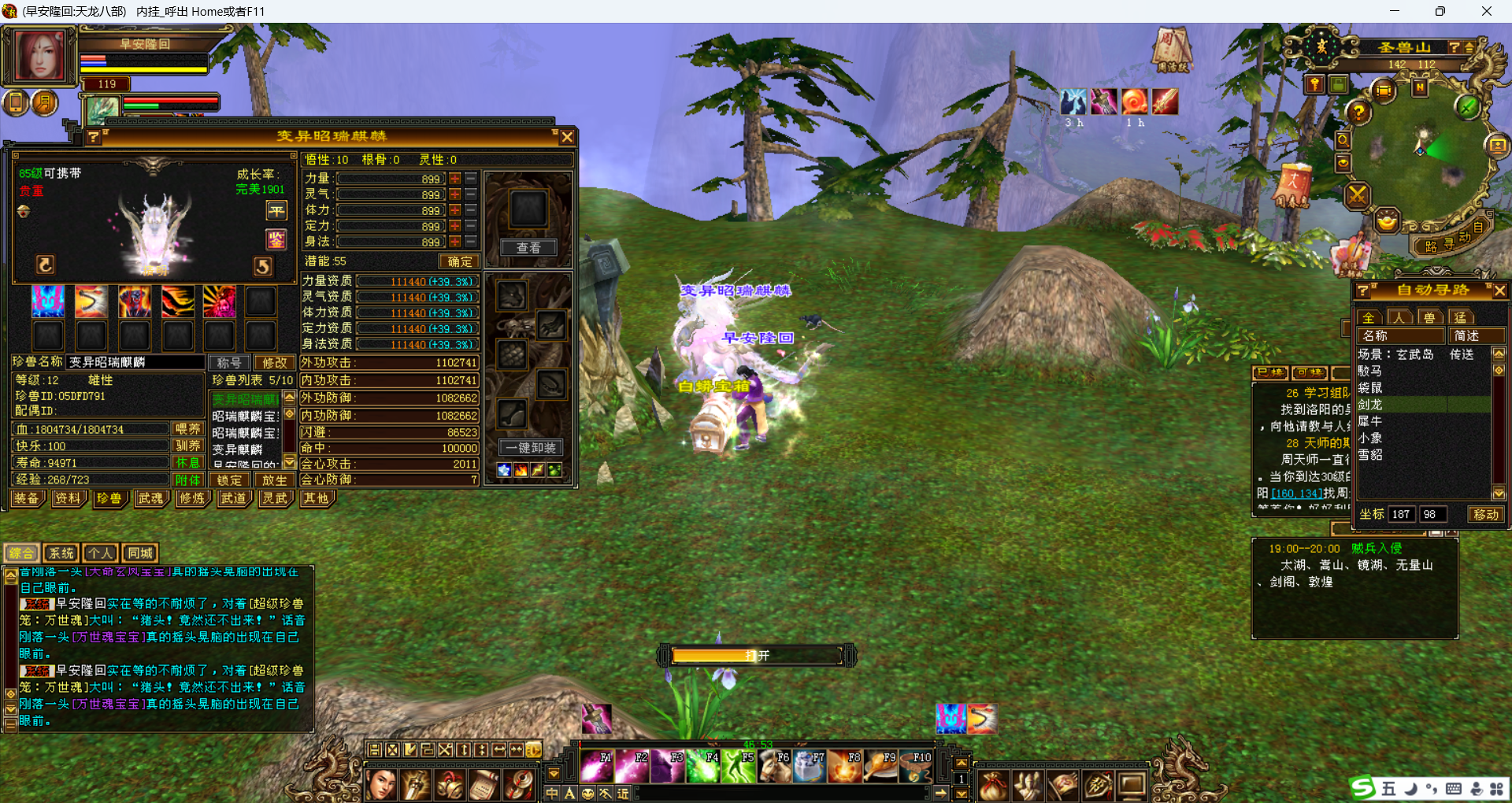Screen dimensions: 1512x803
Task: Show the 同城 chat tab
Action: pyautogui.click(x=140, y=553)
